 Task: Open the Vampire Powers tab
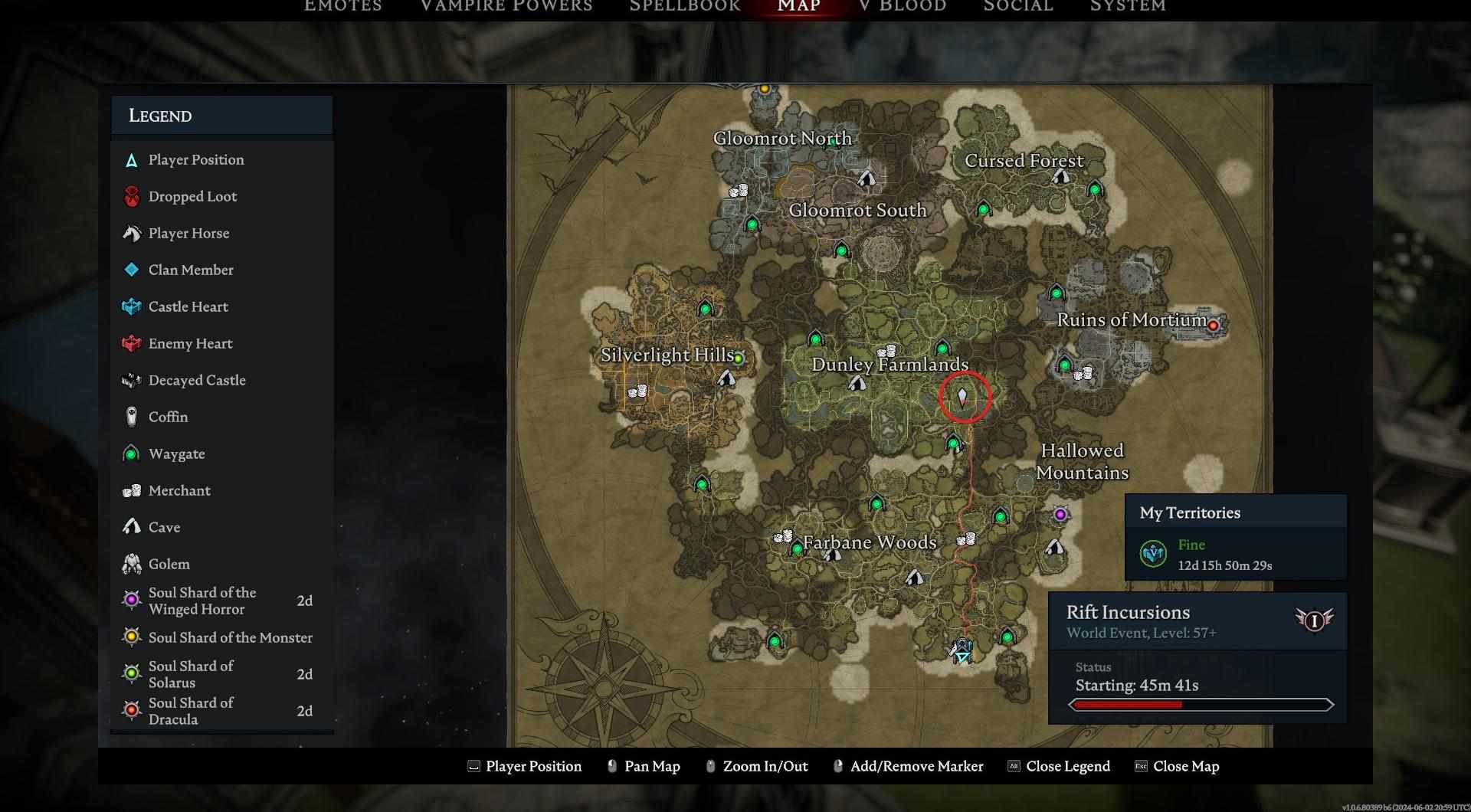click(x=506, y=6)
